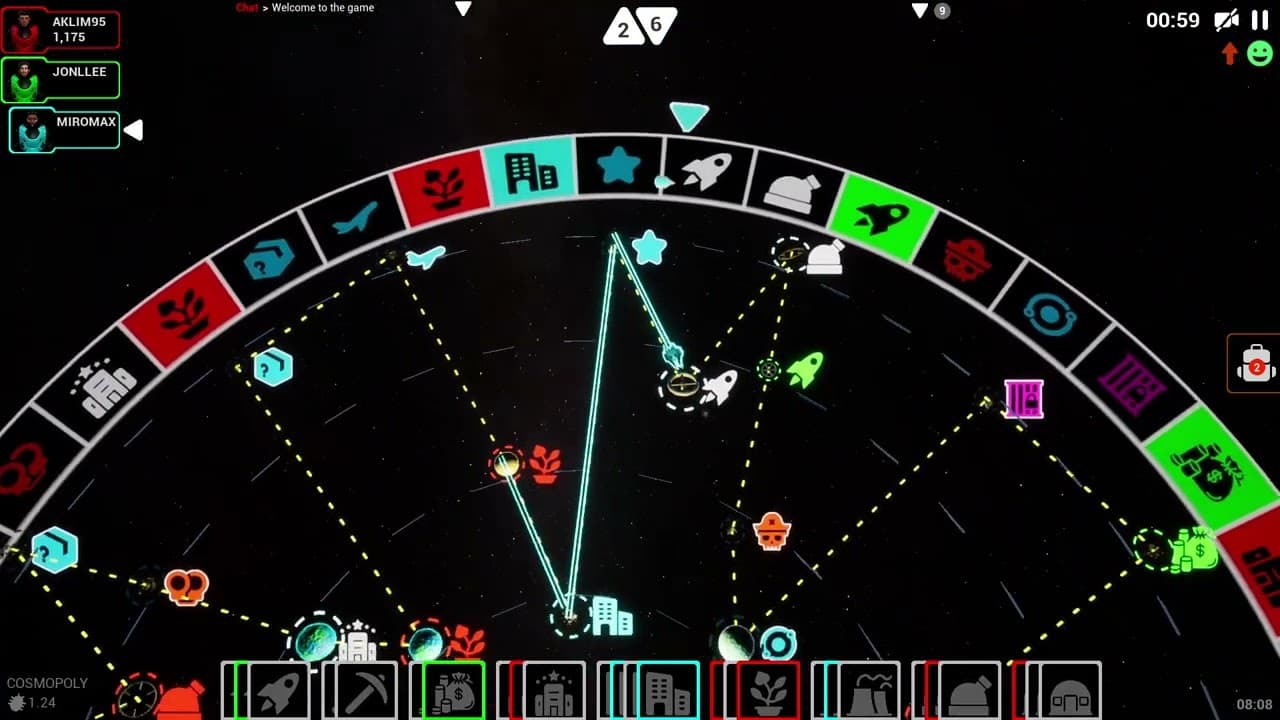Expand MIROMAX's player panel
The image size is (1280, 720).
tap(133, 129)
